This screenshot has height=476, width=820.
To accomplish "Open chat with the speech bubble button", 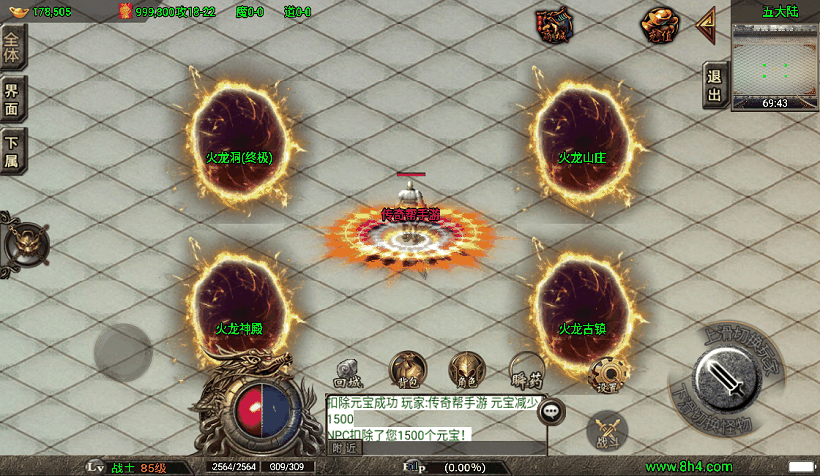I will pyautogui.click(x=551, y=410).
